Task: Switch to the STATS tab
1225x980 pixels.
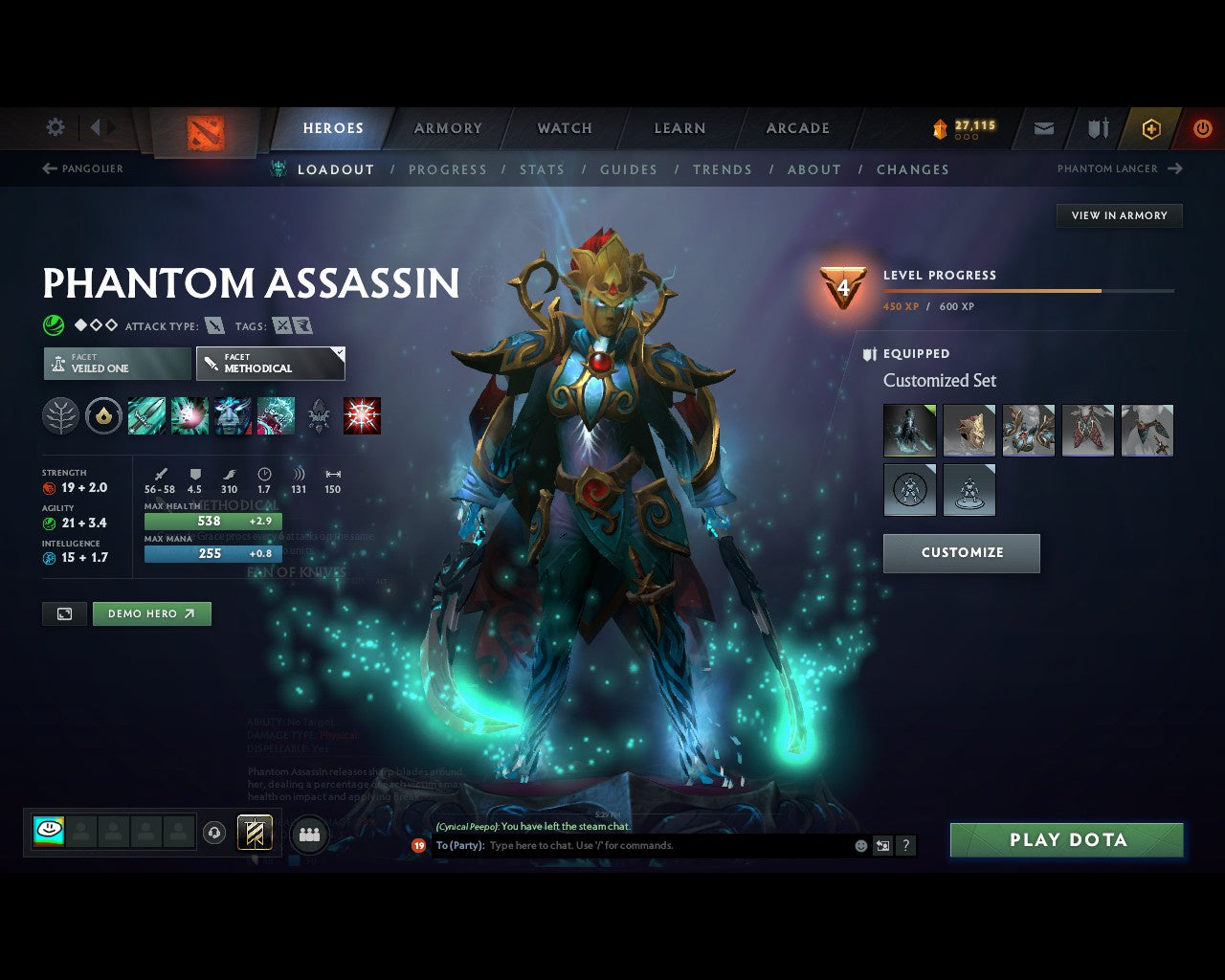Action: [543, 169]
